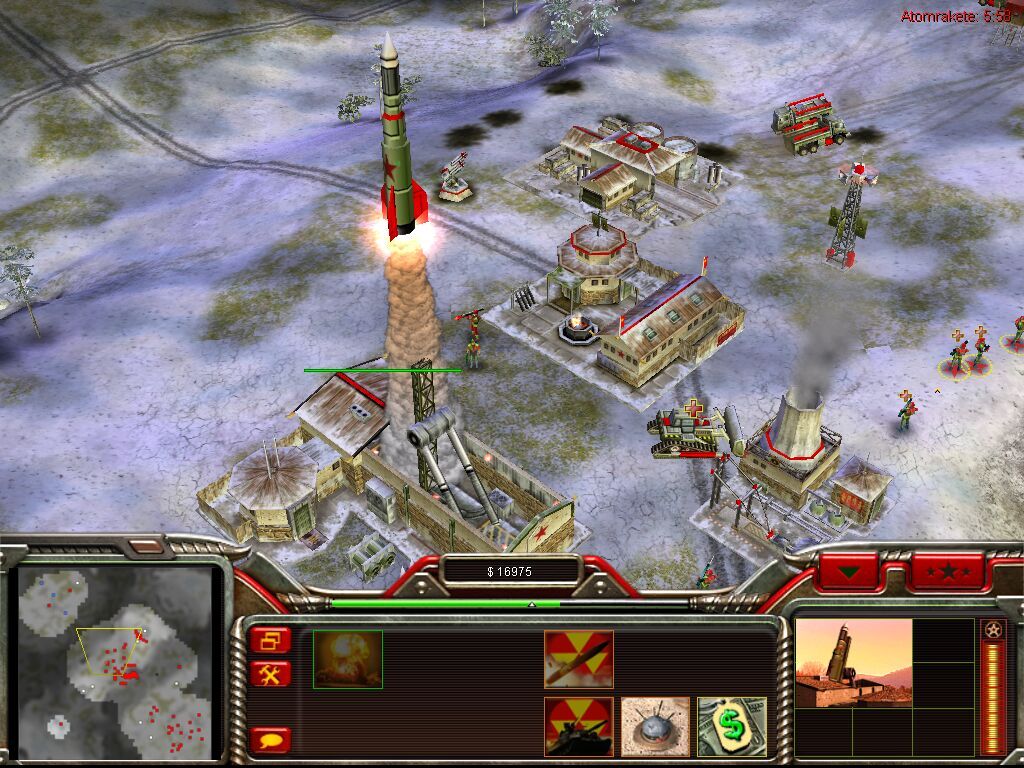The image size is (1024, 768).
Task: Launch the nuclear missile (mushroom cloud icon)
Action: [347, 659]
